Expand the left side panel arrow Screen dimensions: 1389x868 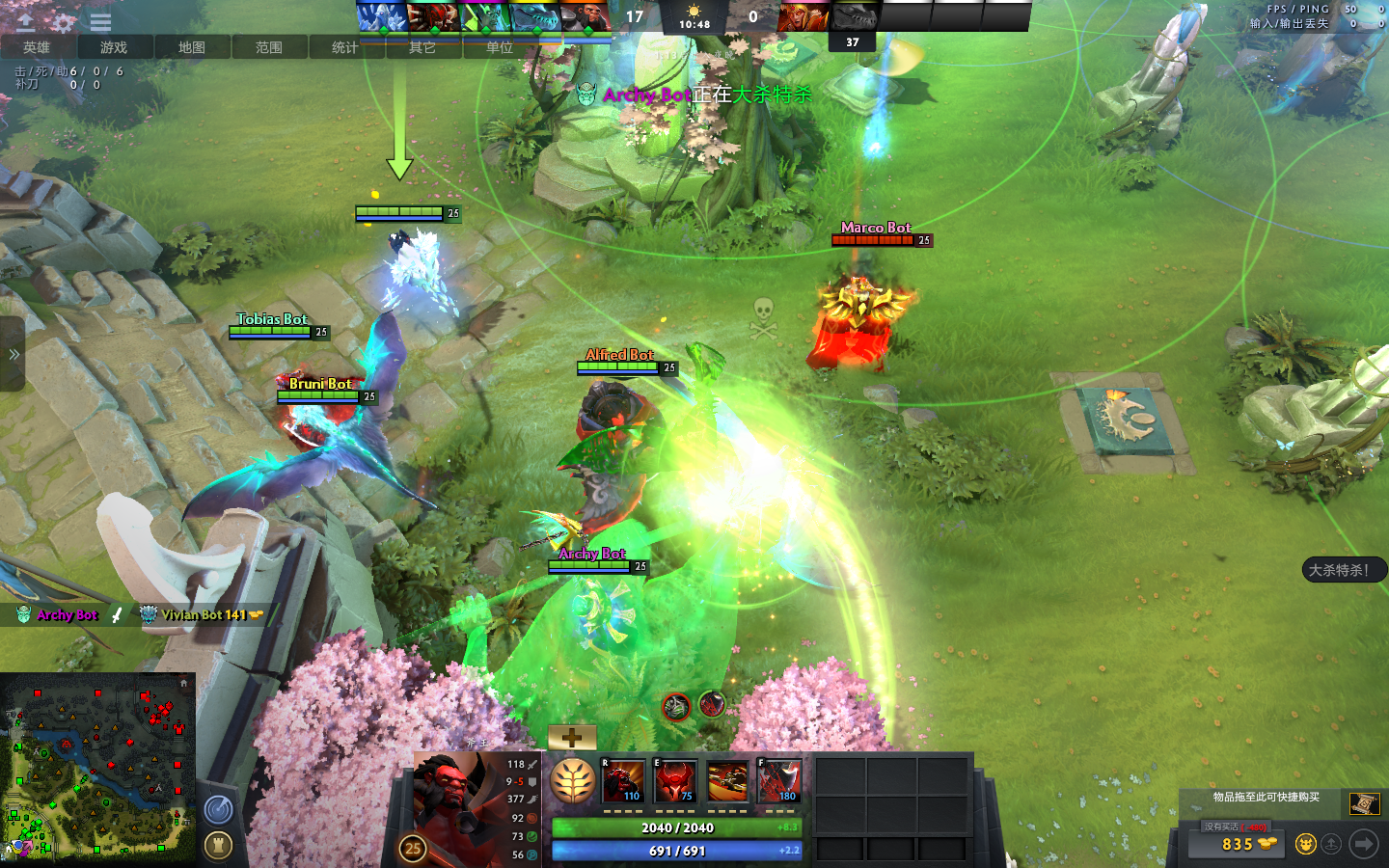[x=13, y=355]
